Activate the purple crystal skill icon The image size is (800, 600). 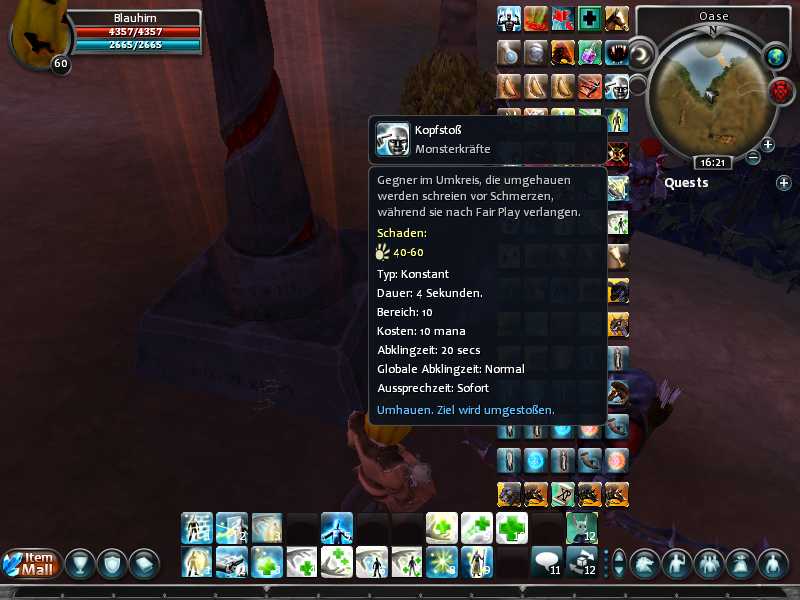(591, 52)
